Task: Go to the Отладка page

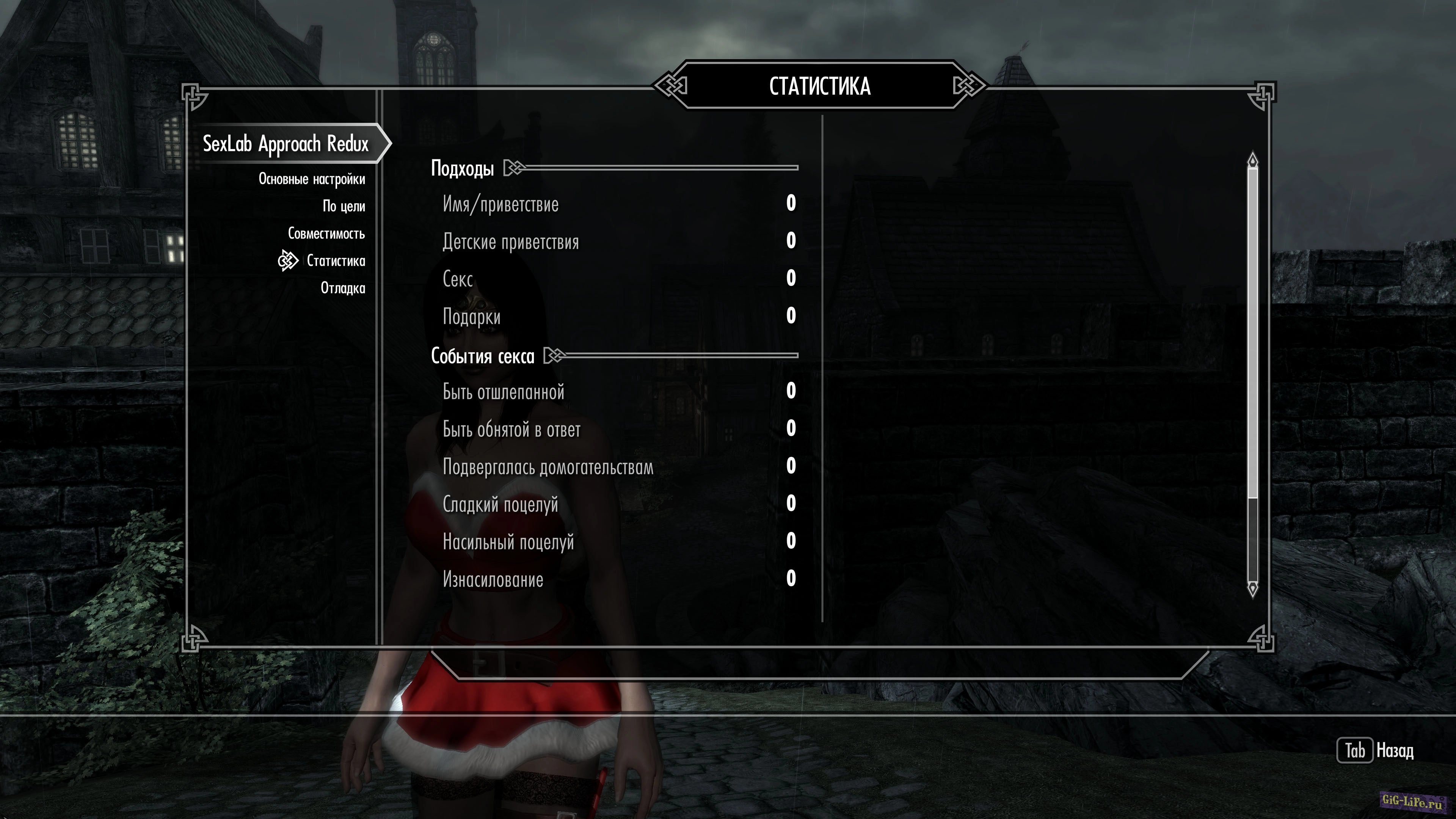Action: pyautogui.click(x=342, y=288)
